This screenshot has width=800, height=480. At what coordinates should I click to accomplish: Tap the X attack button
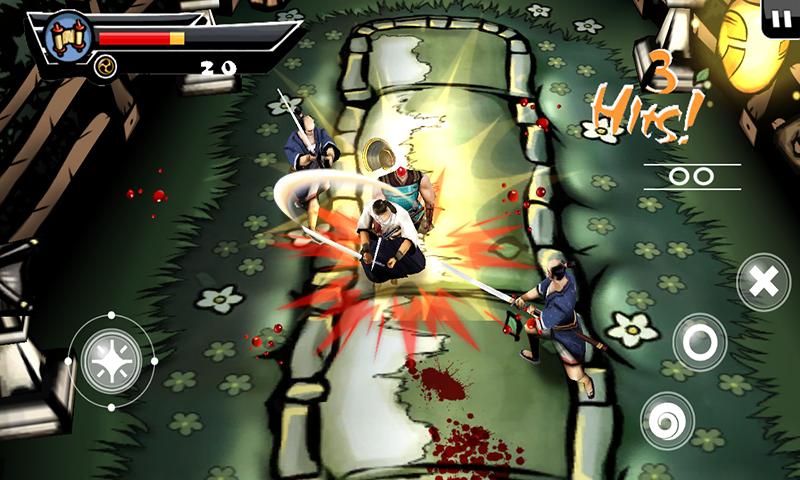(x=763, y=282)
